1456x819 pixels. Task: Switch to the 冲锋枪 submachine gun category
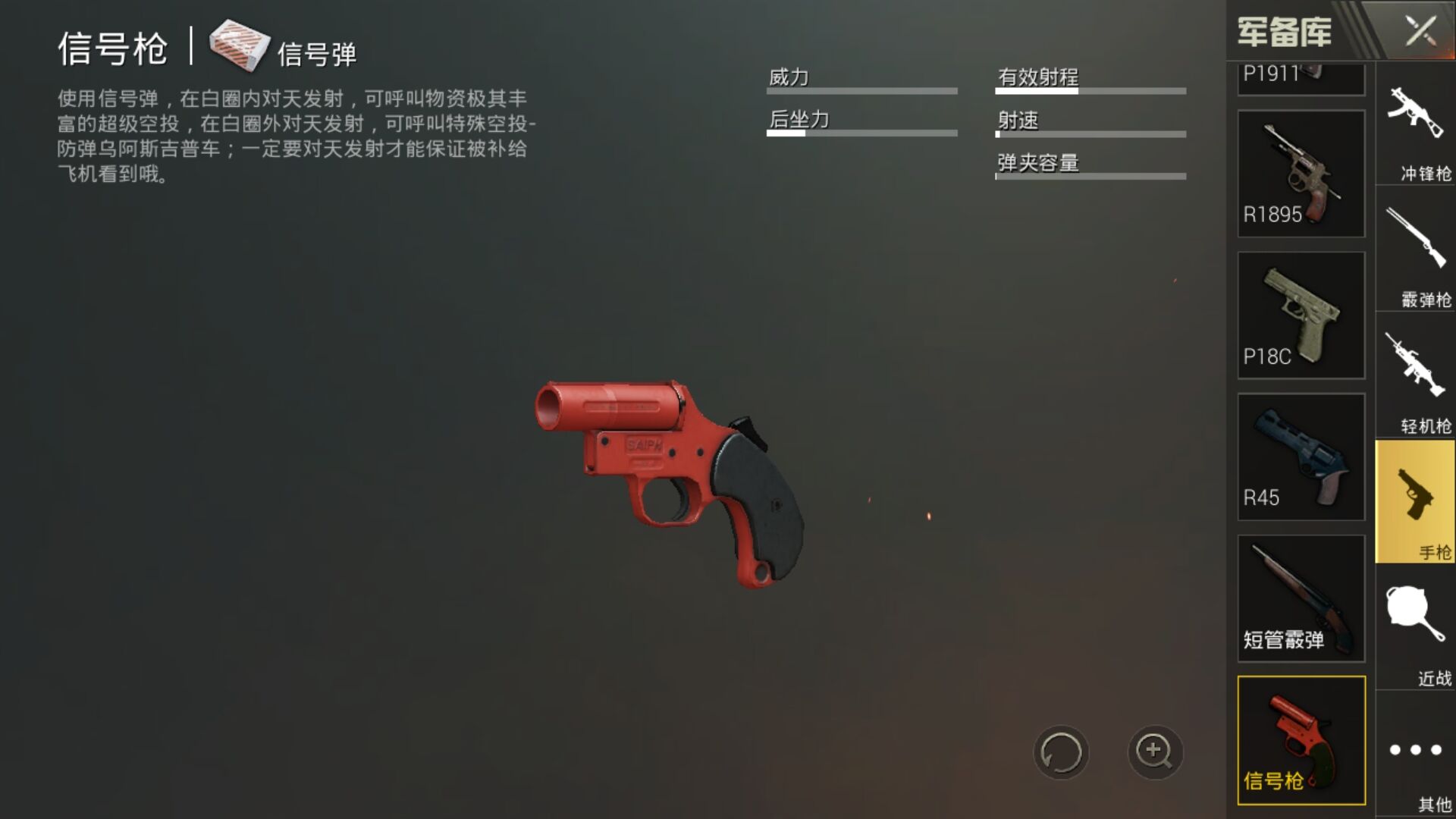point(1416,126)
